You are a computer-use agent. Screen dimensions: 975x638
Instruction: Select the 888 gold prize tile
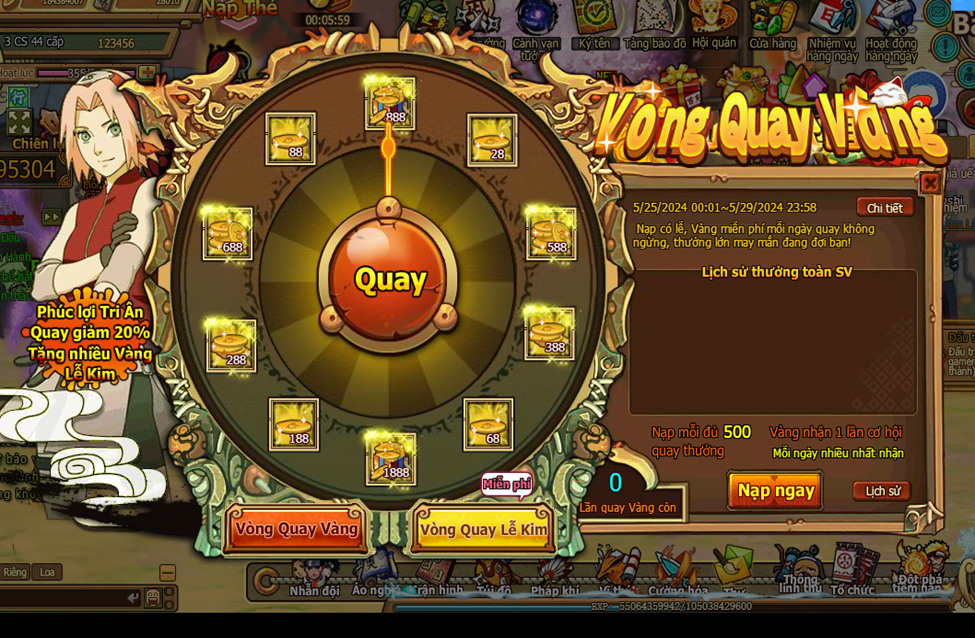(x=390, y=103)
